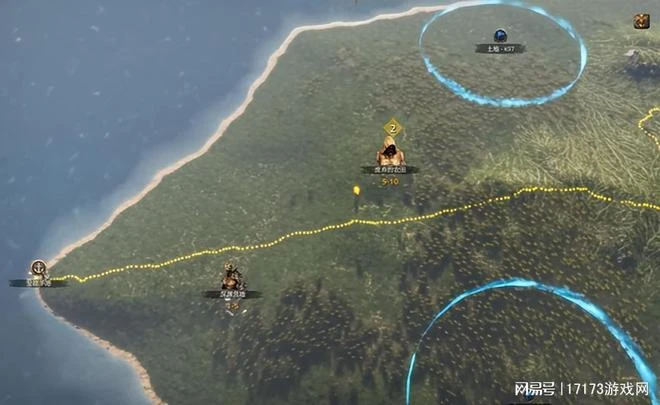Select the hooded unit with level 2 badge
This screenshot has height=405, width=660.
pos(390,154)
